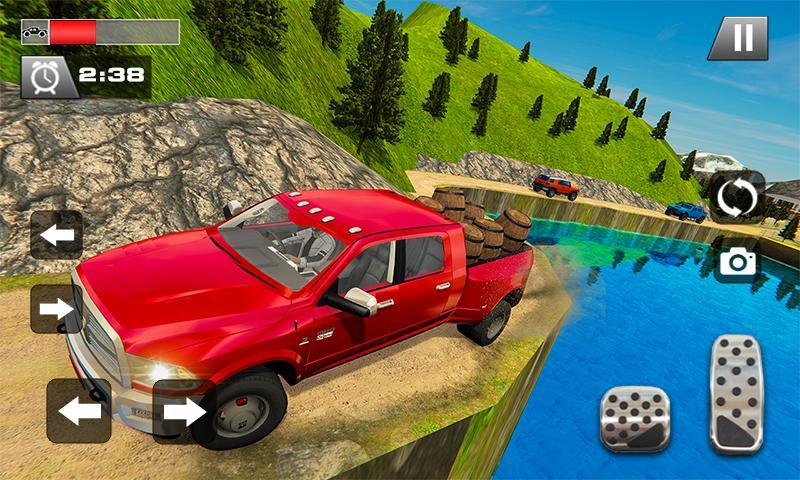
Task: Steer with the large left arrow
Action: coord(79,410)
